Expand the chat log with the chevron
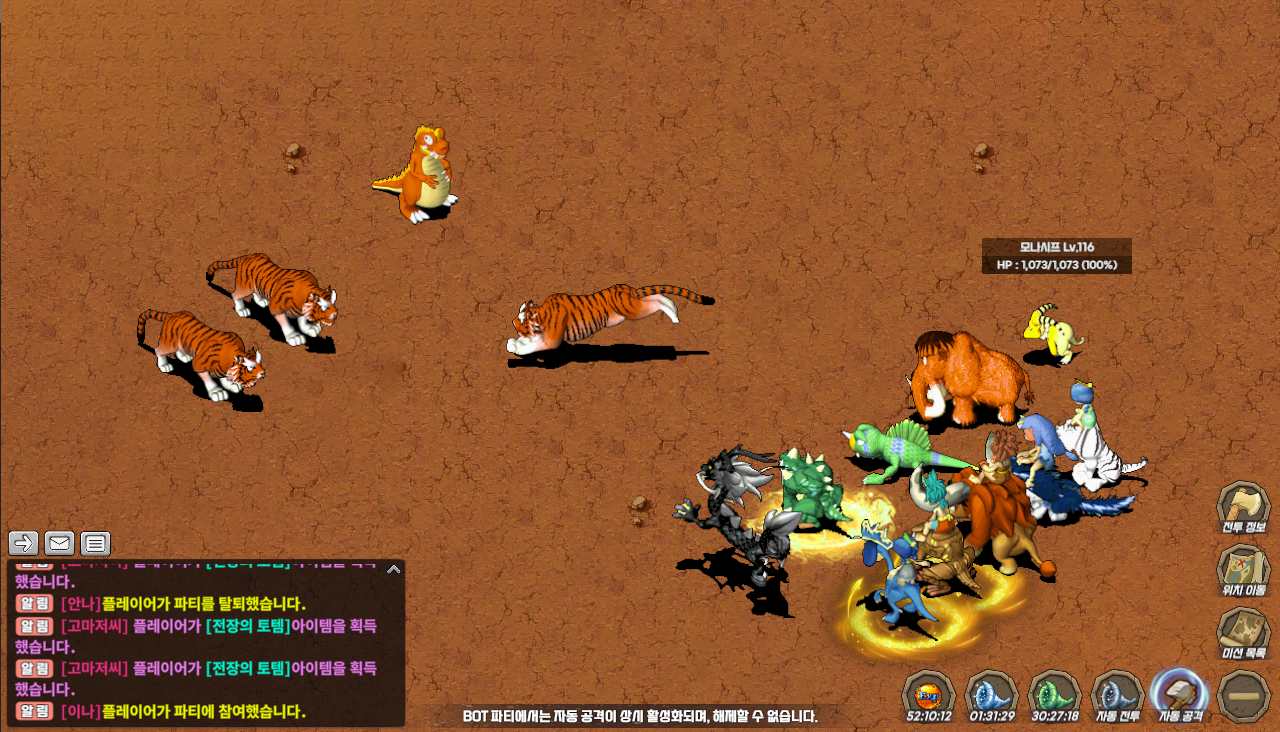The height and width of the screenshot is (732, 1280). click(393, 569)
